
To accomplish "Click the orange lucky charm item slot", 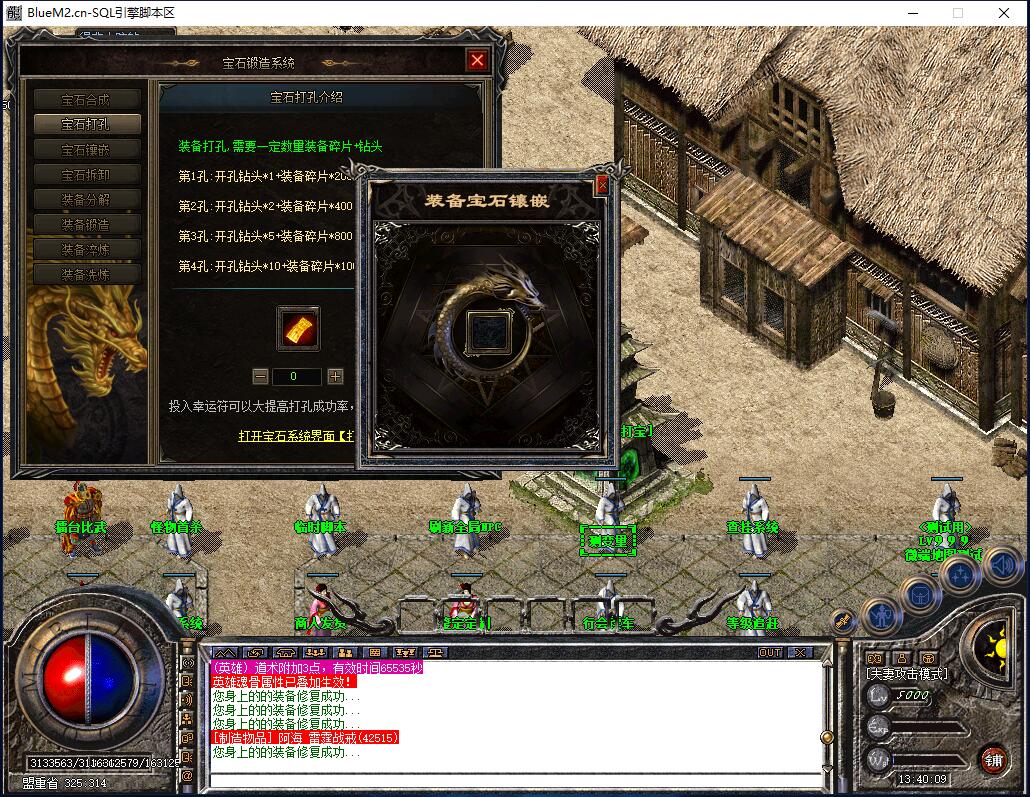I will click(298, 329).
